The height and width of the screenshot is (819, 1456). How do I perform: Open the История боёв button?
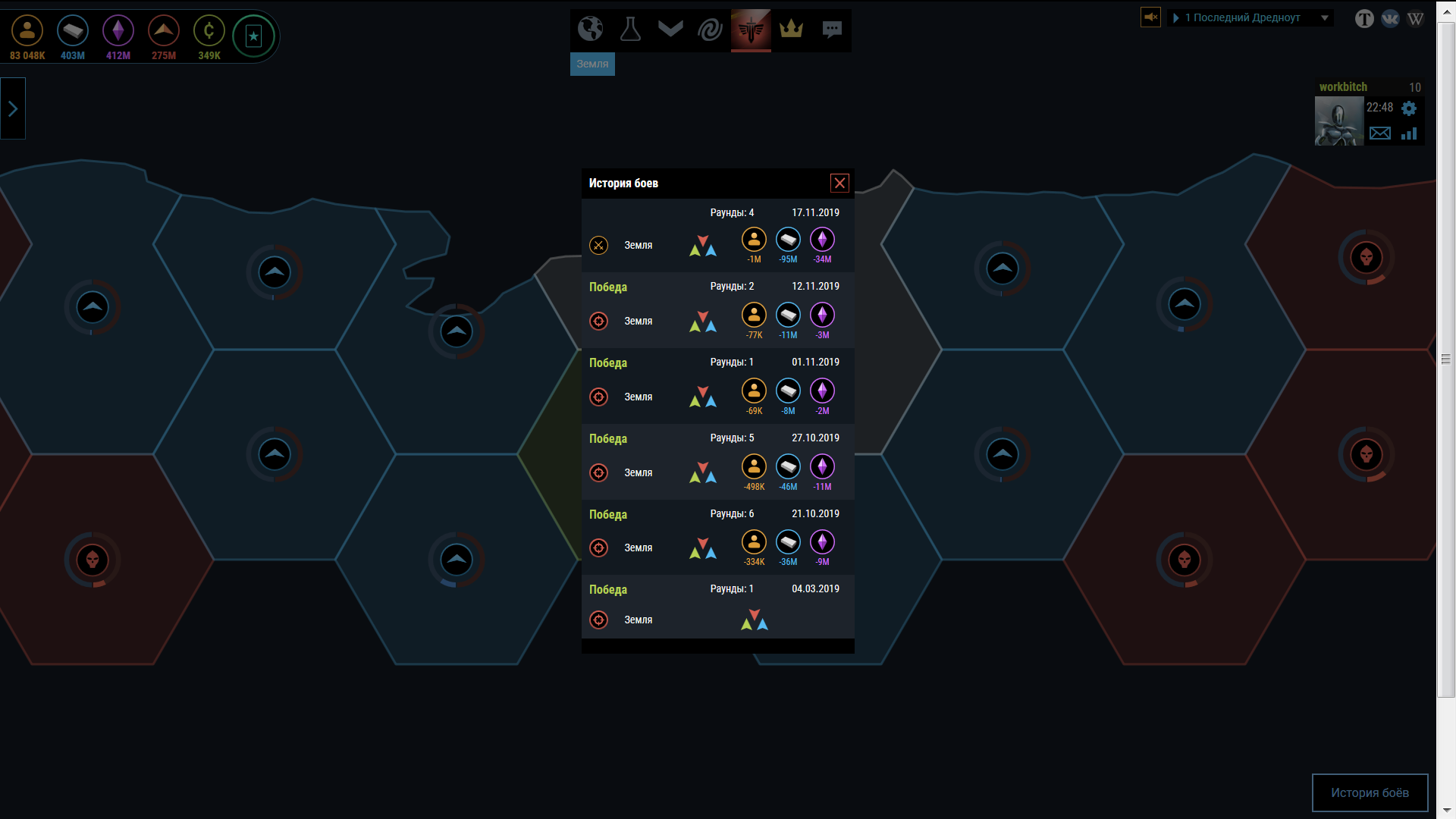pos(1370,792)
